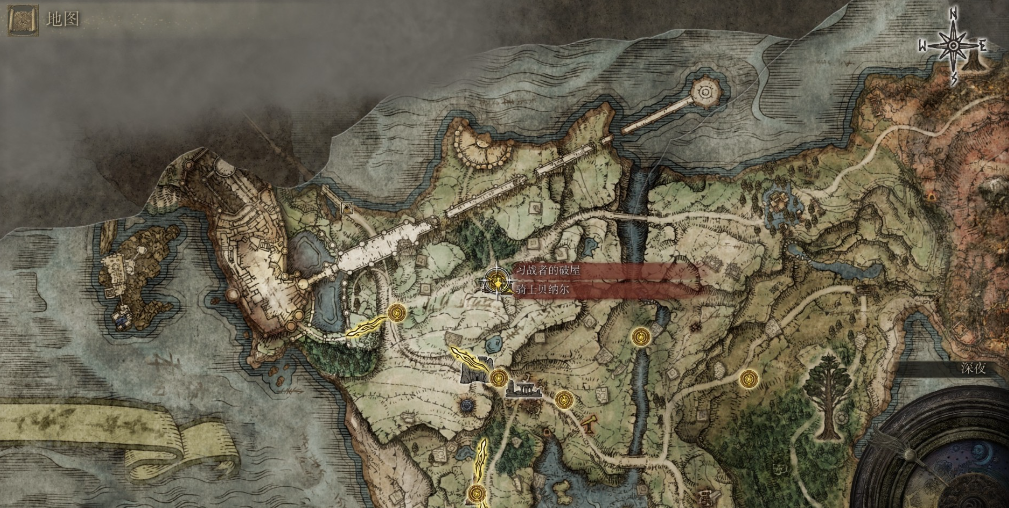1009x508 pixels.
Task: Choose the 骑士贝纳尔 label entry
Action: point(546,290)
